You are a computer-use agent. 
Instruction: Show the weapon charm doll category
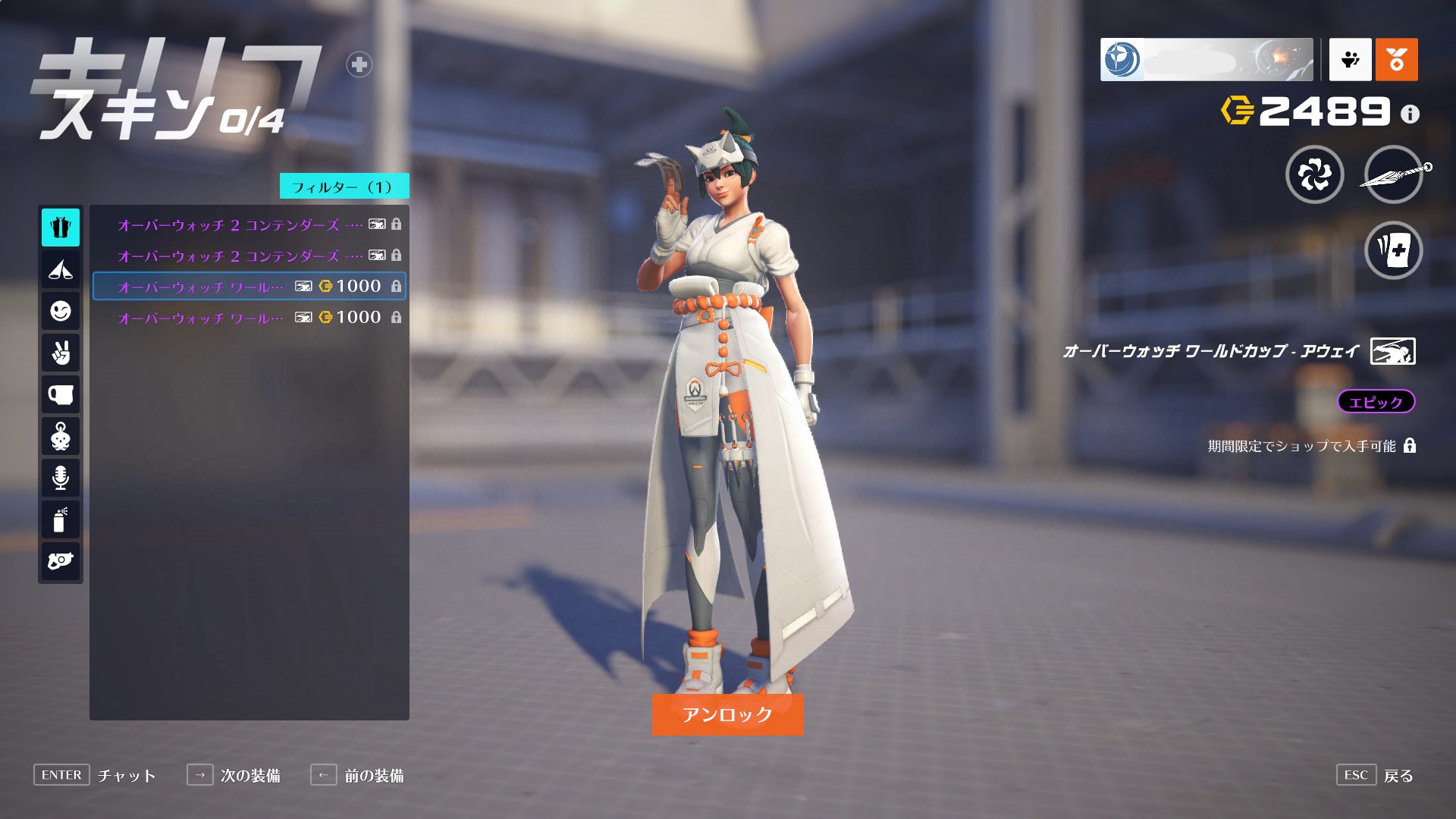pyautogui.click(x=61, y=437)
